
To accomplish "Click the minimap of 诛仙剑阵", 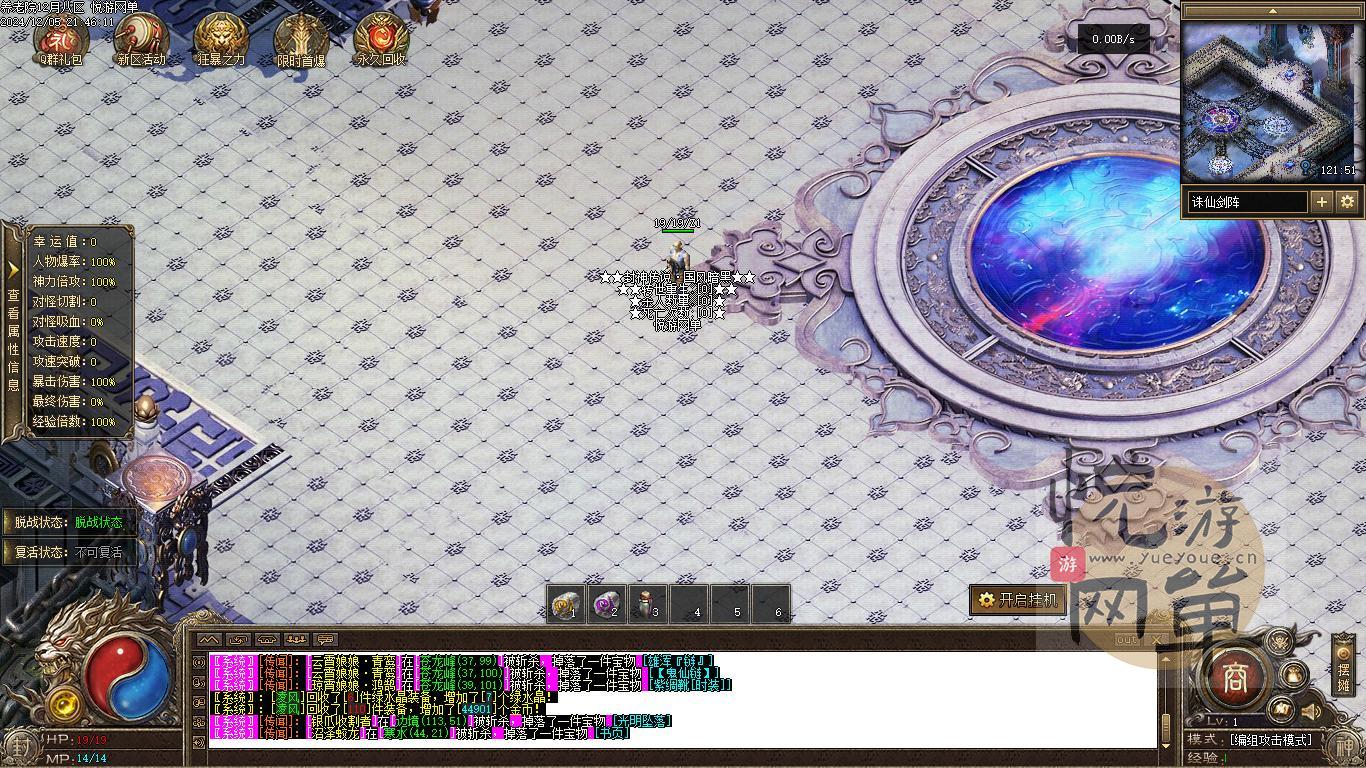I will (1271, 100).
